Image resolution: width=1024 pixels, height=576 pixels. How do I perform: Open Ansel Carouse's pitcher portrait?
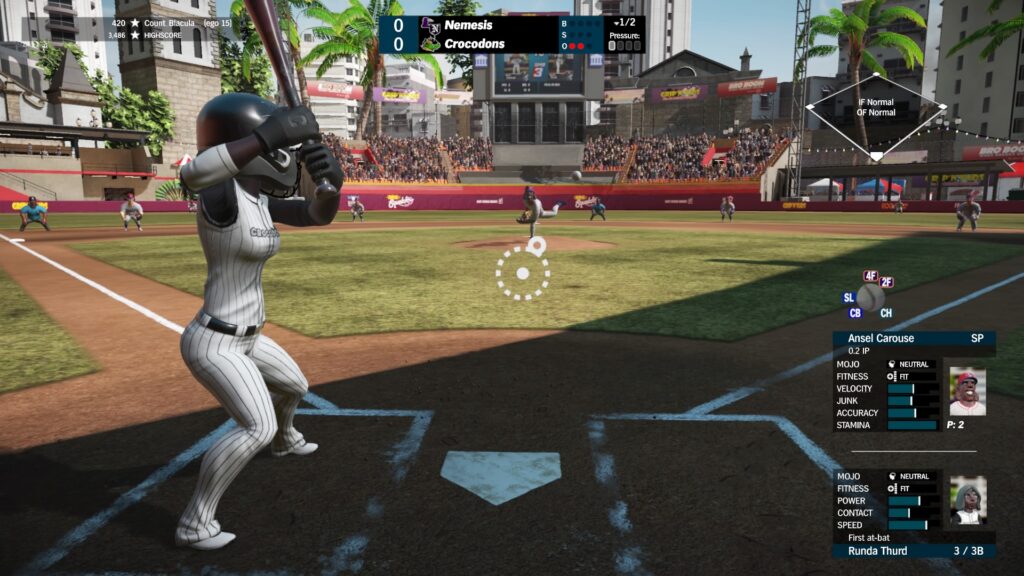[966, 392]
